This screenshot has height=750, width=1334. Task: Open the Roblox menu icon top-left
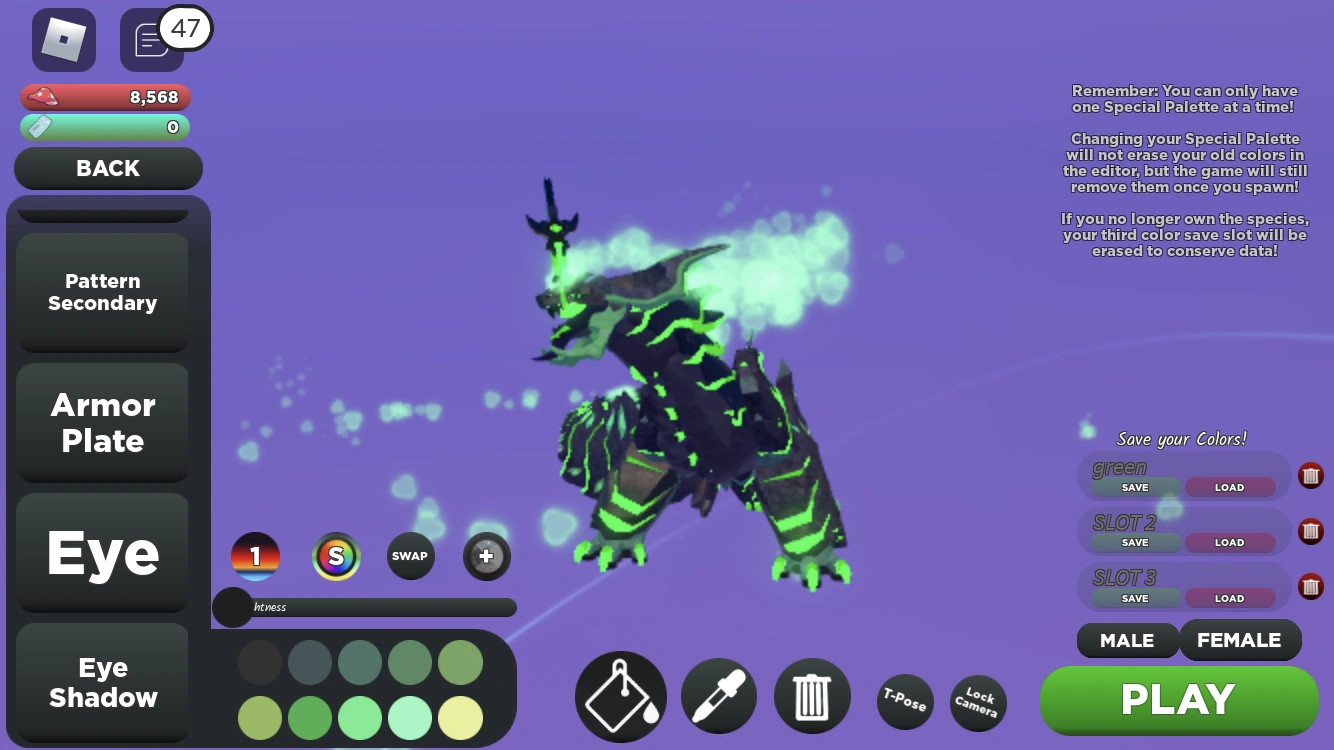[64, 39]
